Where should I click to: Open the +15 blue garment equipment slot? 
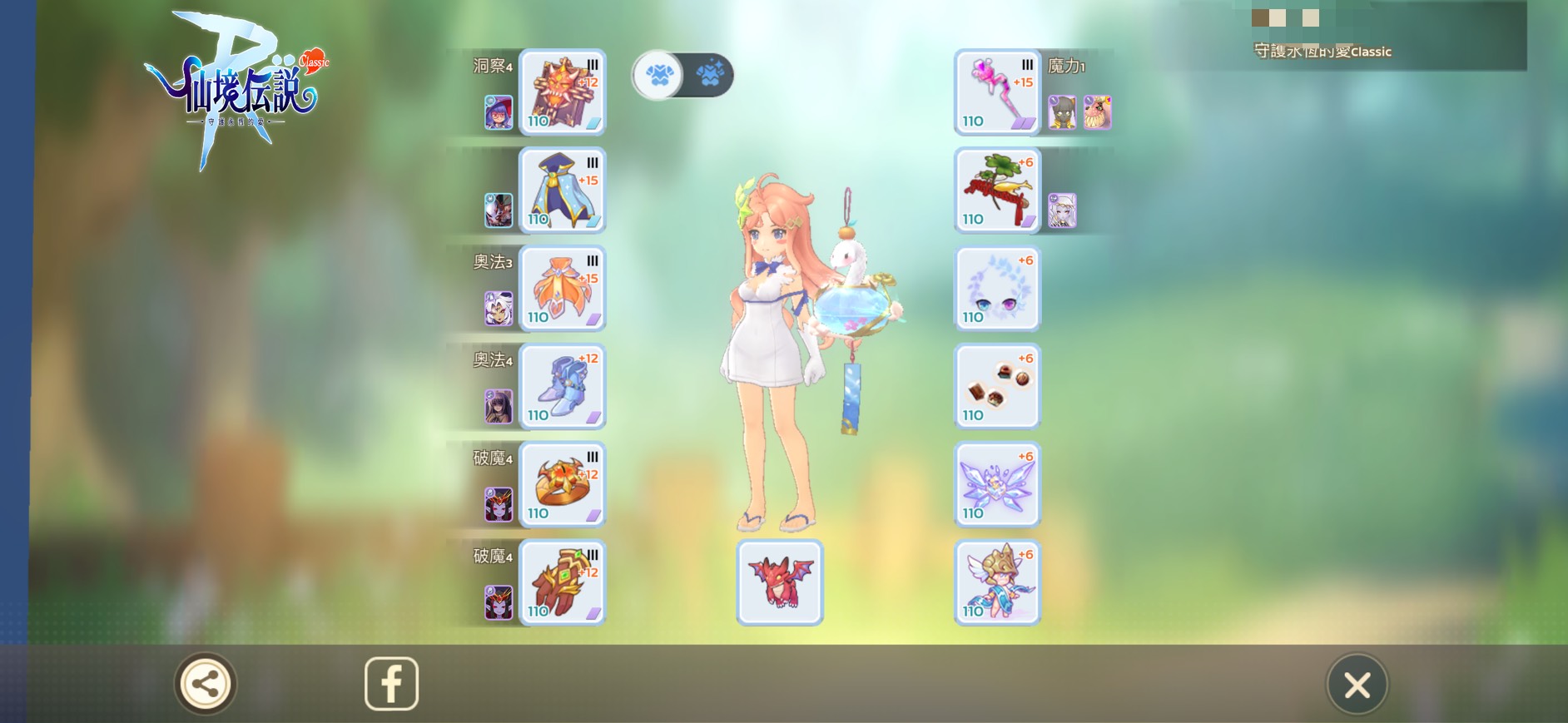coord(562,190)
